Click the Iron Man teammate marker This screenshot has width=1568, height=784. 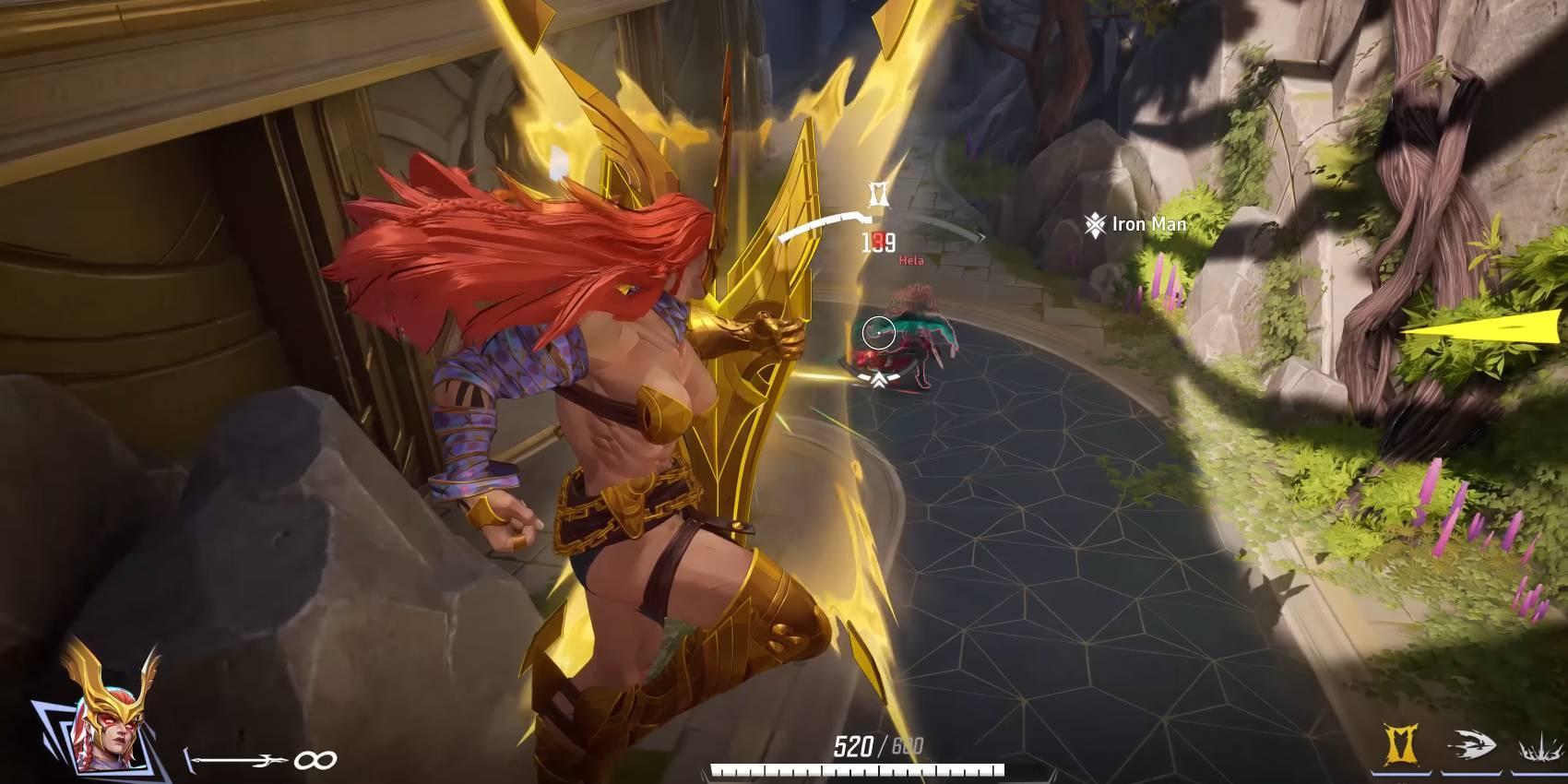1095,224
